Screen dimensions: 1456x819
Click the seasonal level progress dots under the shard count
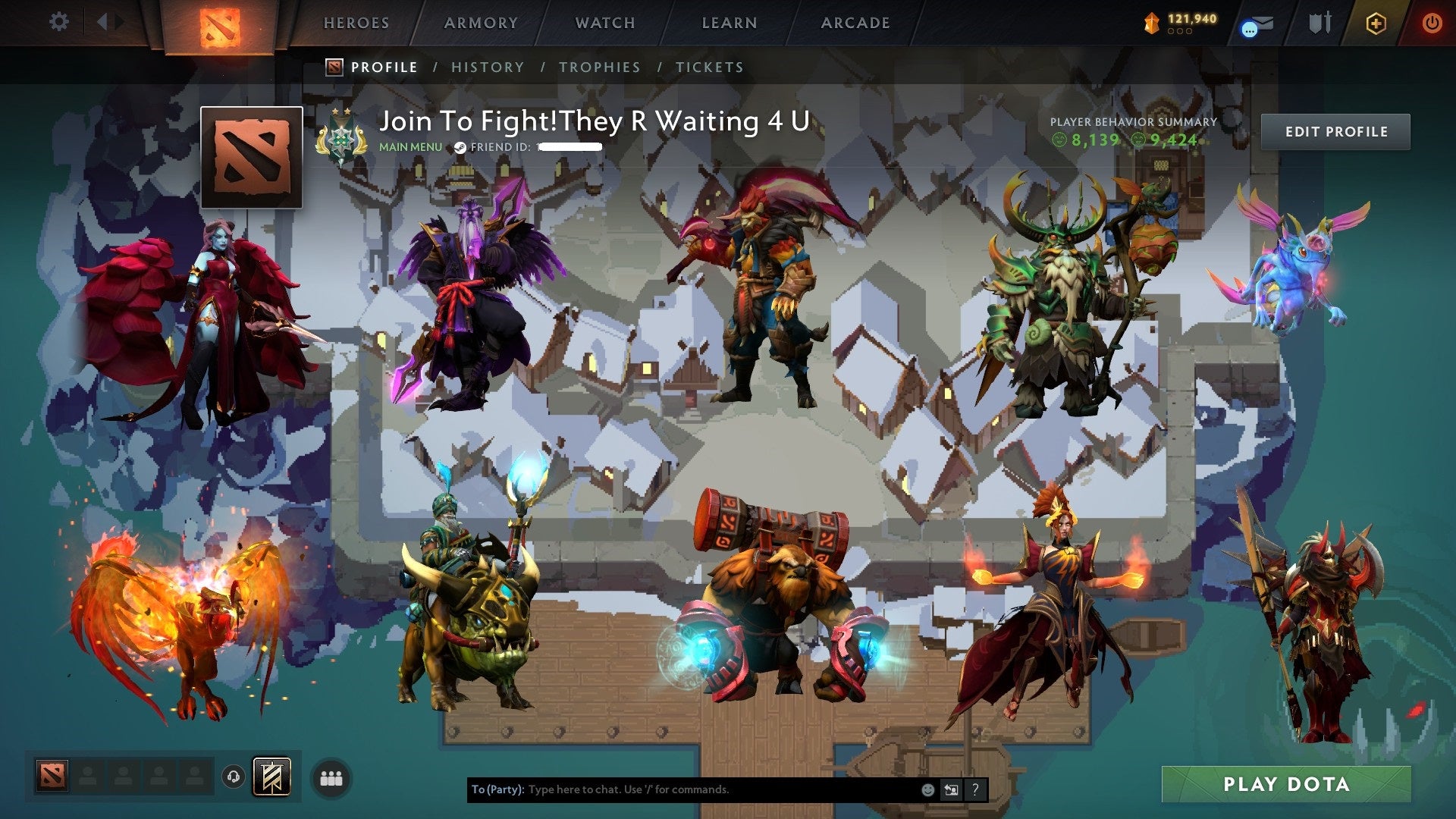[1179, 31]
